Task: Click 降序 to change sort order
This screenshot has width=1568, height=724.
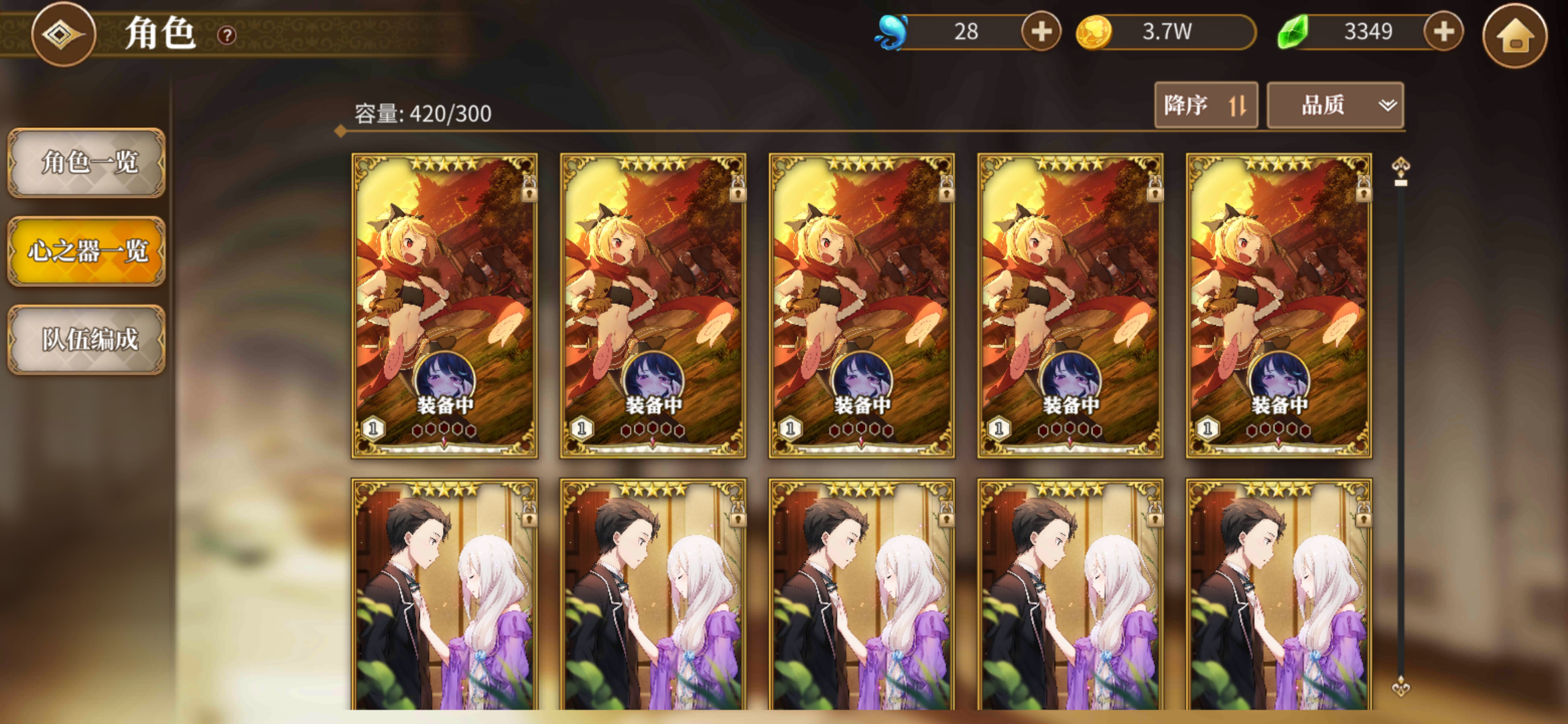Action: (x=1204, y=105)
